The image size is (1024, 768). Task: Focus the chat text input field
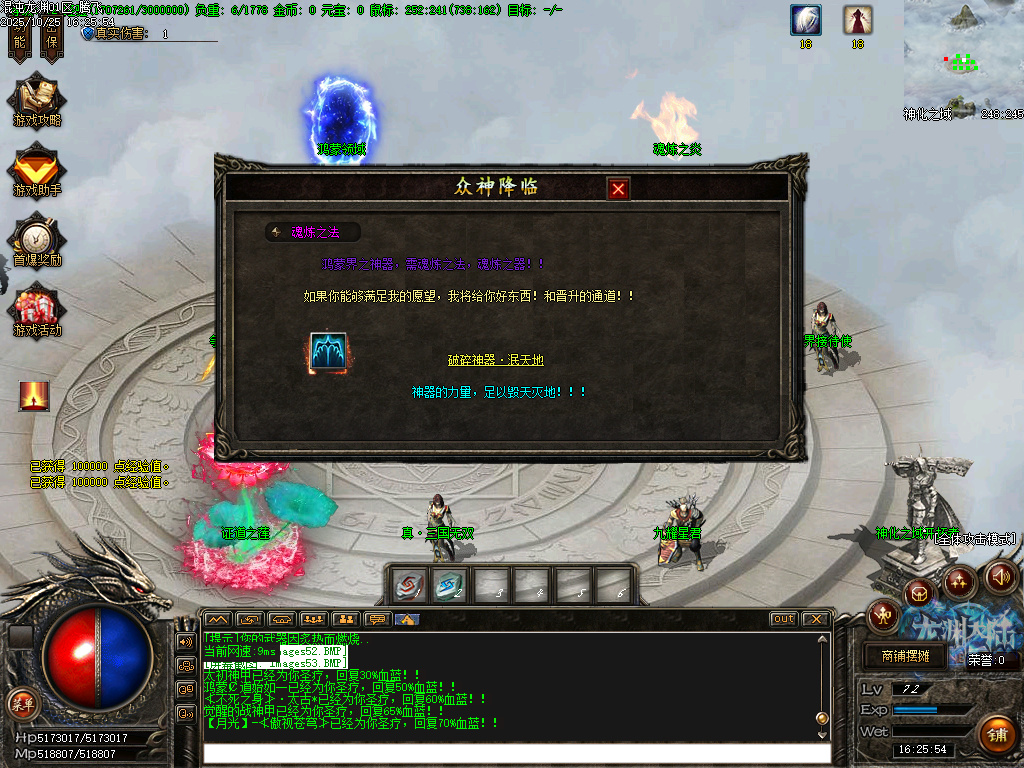[515, 753]
